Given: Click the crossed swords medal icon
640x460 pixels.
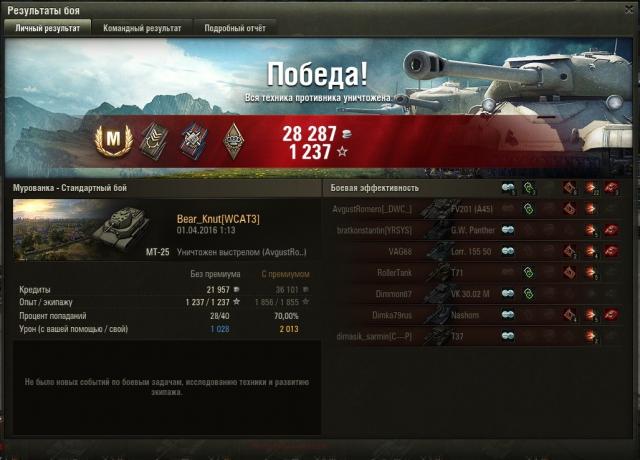Looking at the screenshot, I should tap(192, 139).
